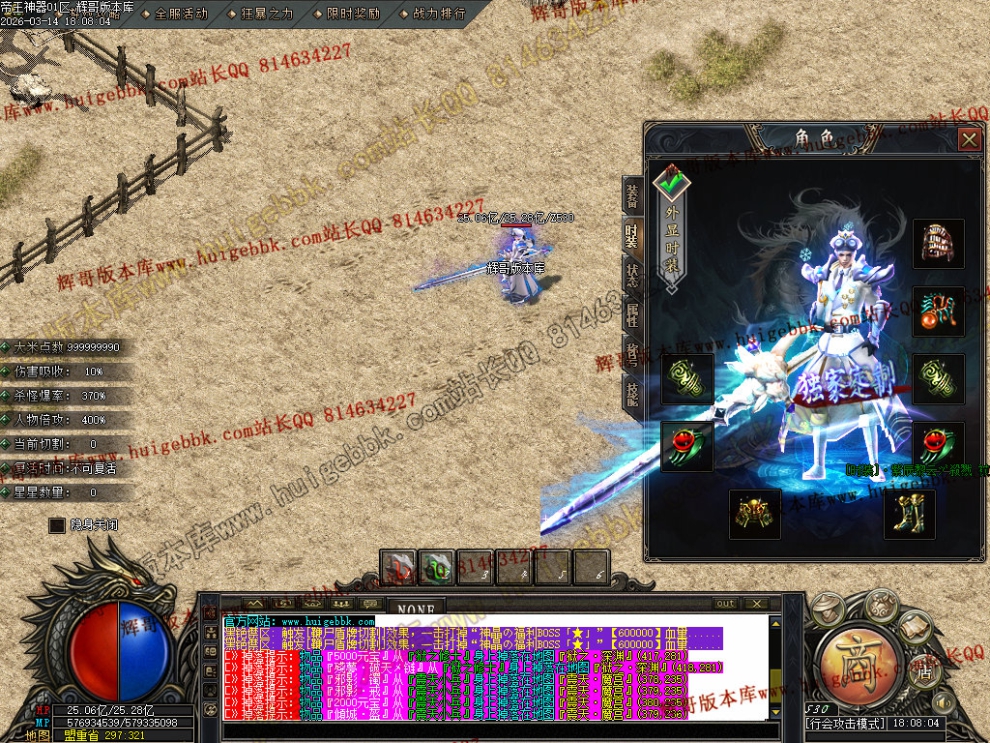Toggle the 行会攻击模式 attack mode label

(x=843, y=723)
